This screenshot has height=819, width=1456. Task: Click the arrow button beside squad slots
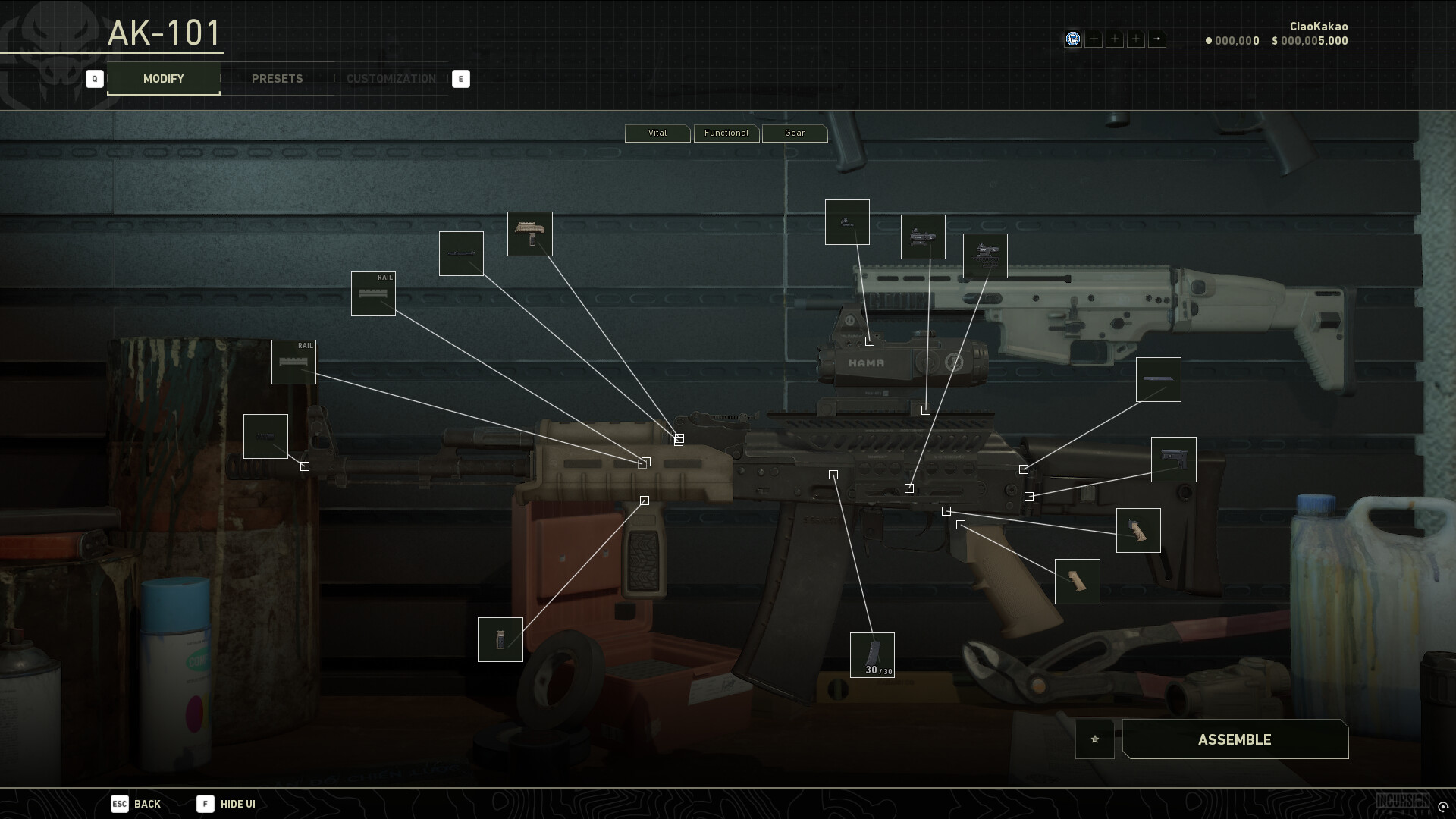[x=1156, y=39]
